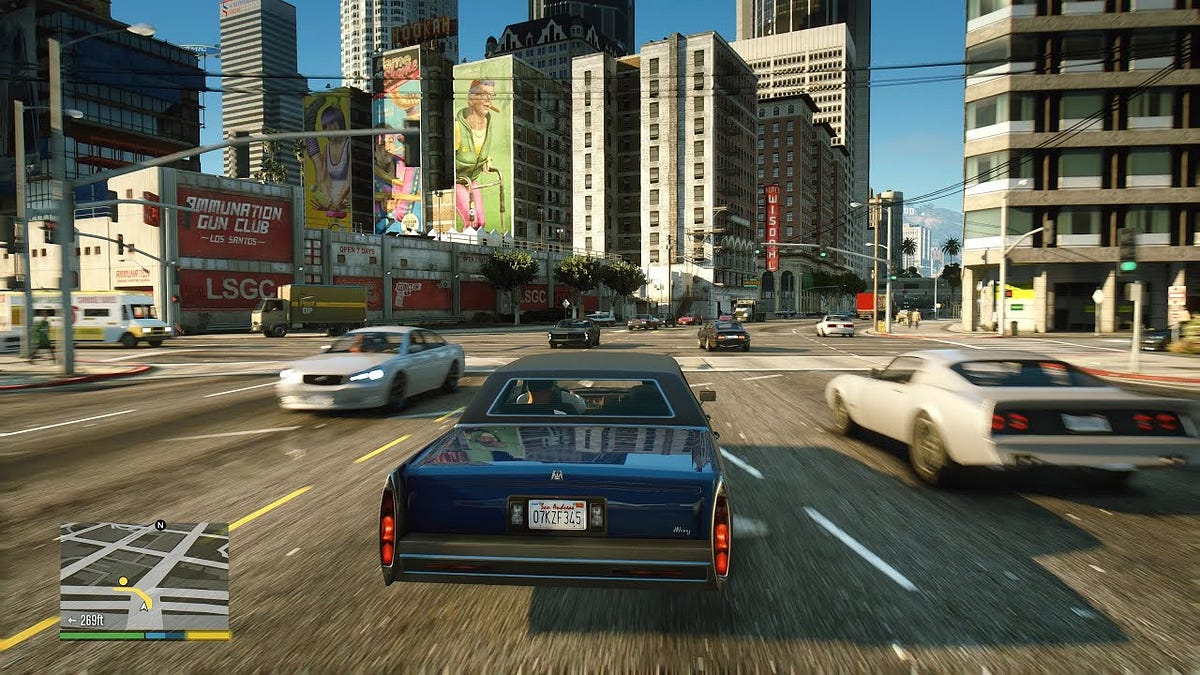The height and width of the screenshot is (675, 1200).
Task: Click the north compass marker on minimap
Action: click(x=160, y=524)
